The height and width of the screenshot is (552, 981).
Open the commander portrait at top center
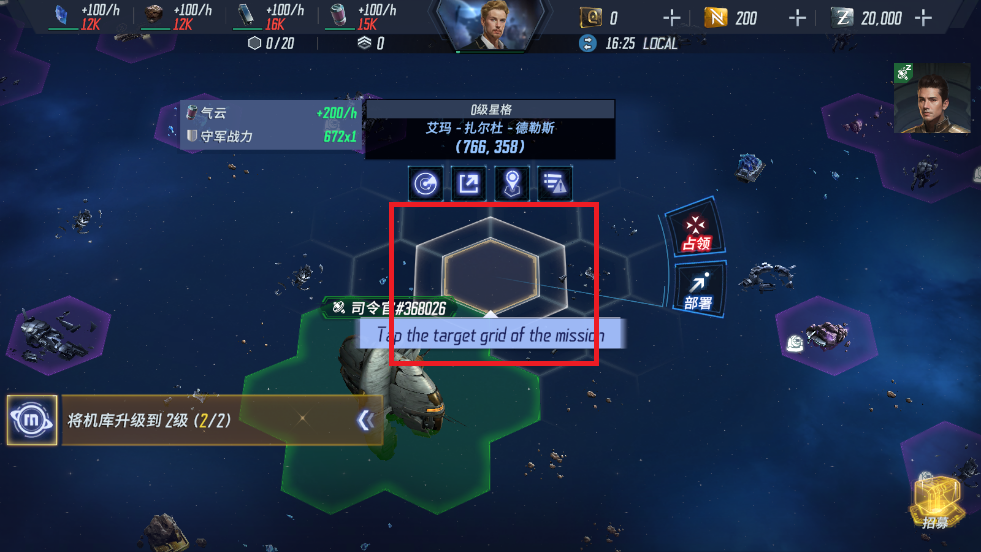[x=490, y=24]
